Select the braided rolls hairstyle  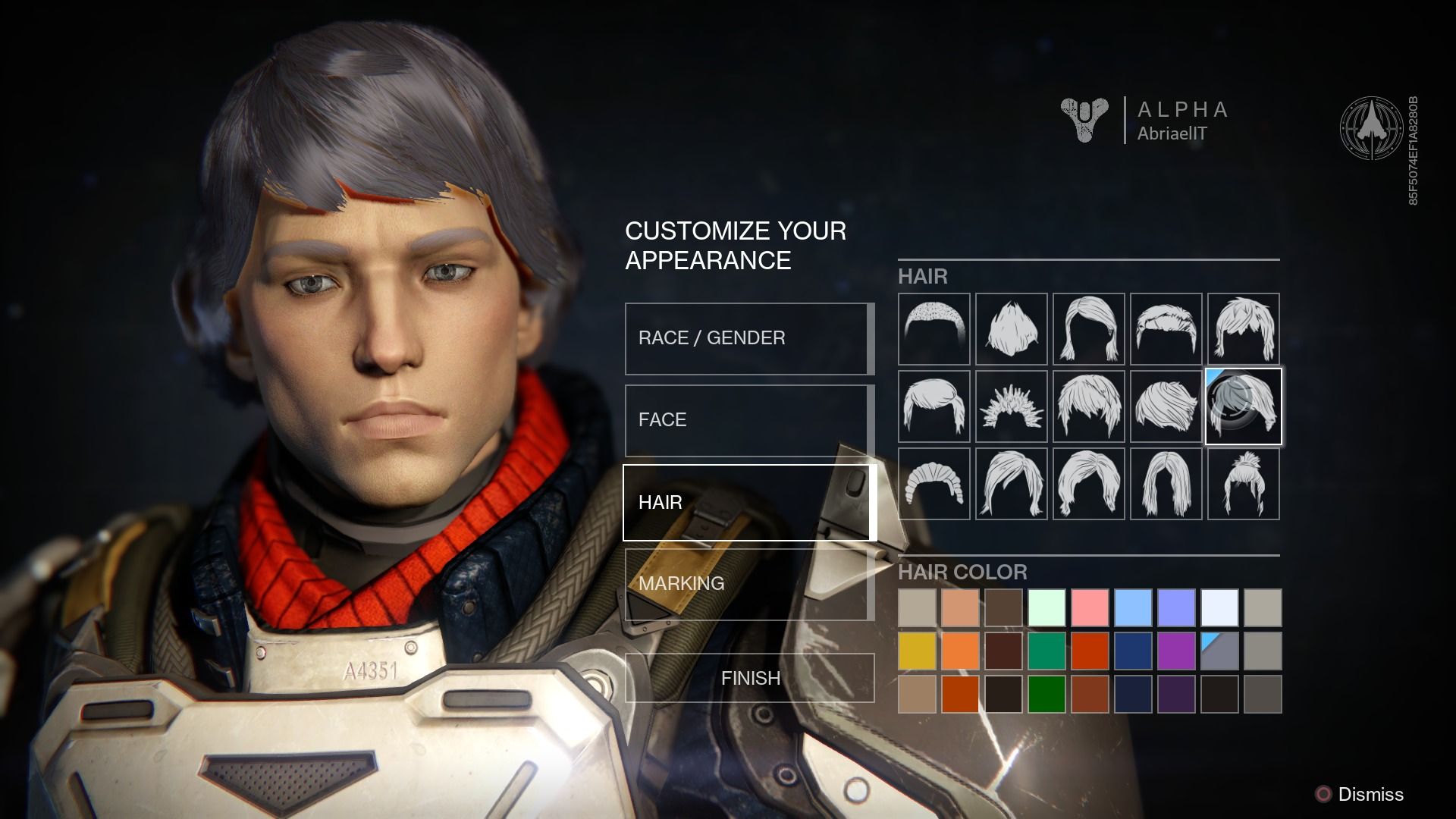coord(934,483)
